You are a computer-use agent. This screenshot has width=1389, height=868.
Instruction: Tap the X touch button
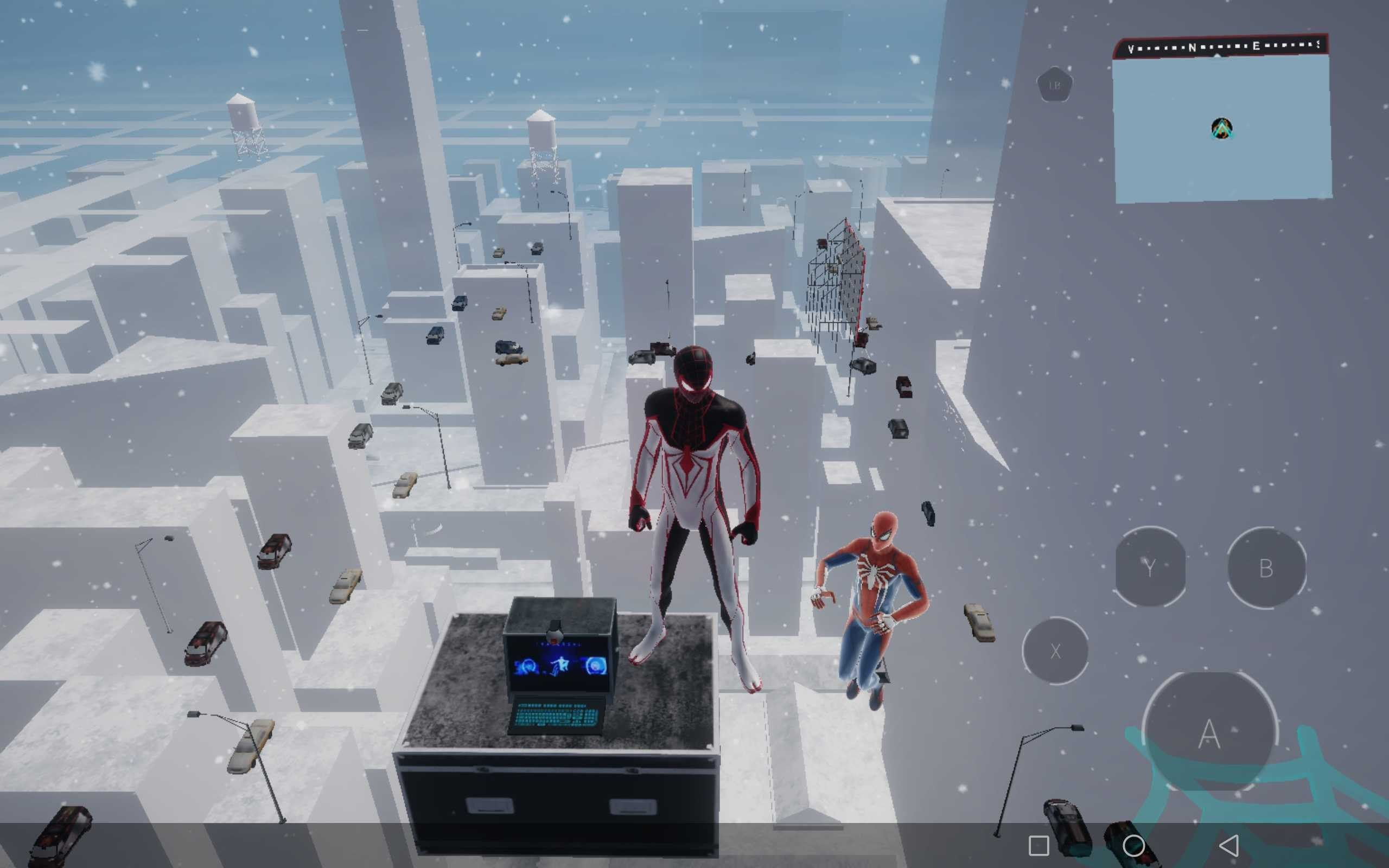point(1055,650)
